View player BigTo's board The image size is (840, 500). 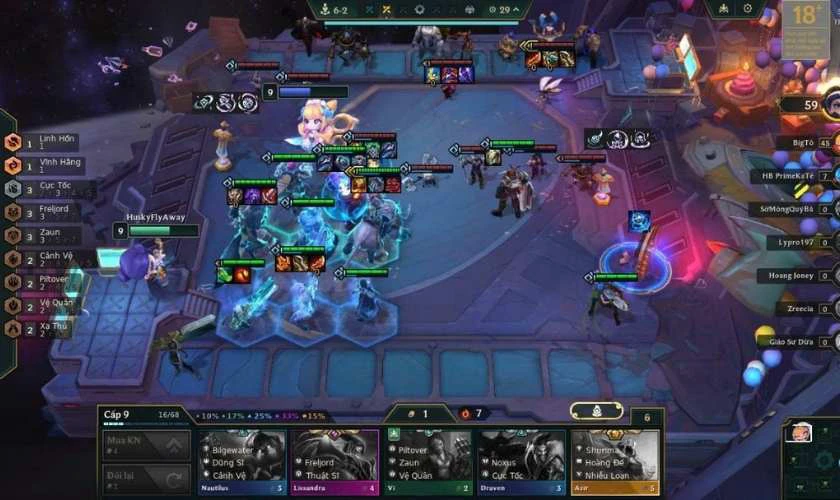803,143
